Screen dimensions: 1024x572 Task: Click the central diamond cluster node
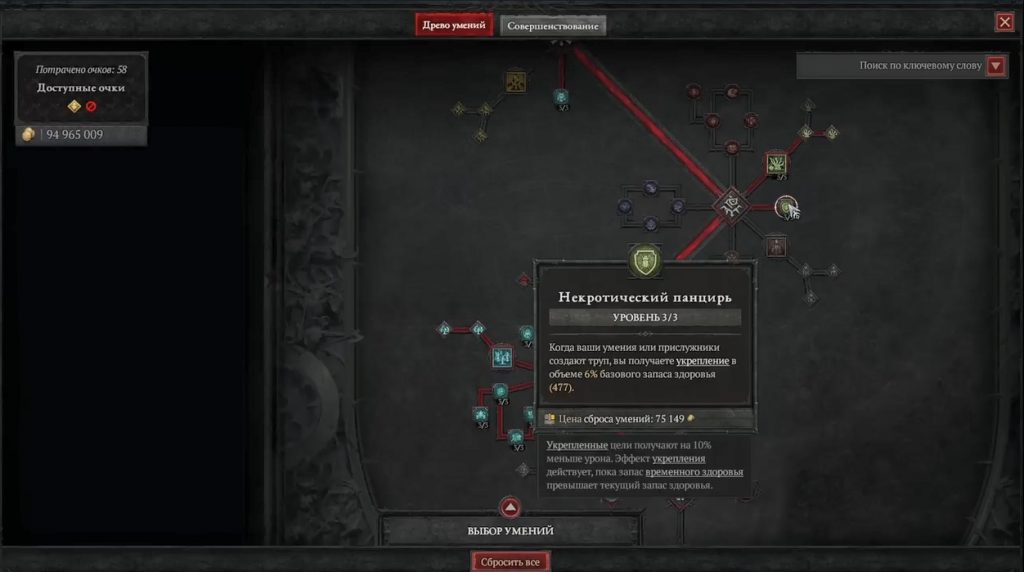coord(731,205)
